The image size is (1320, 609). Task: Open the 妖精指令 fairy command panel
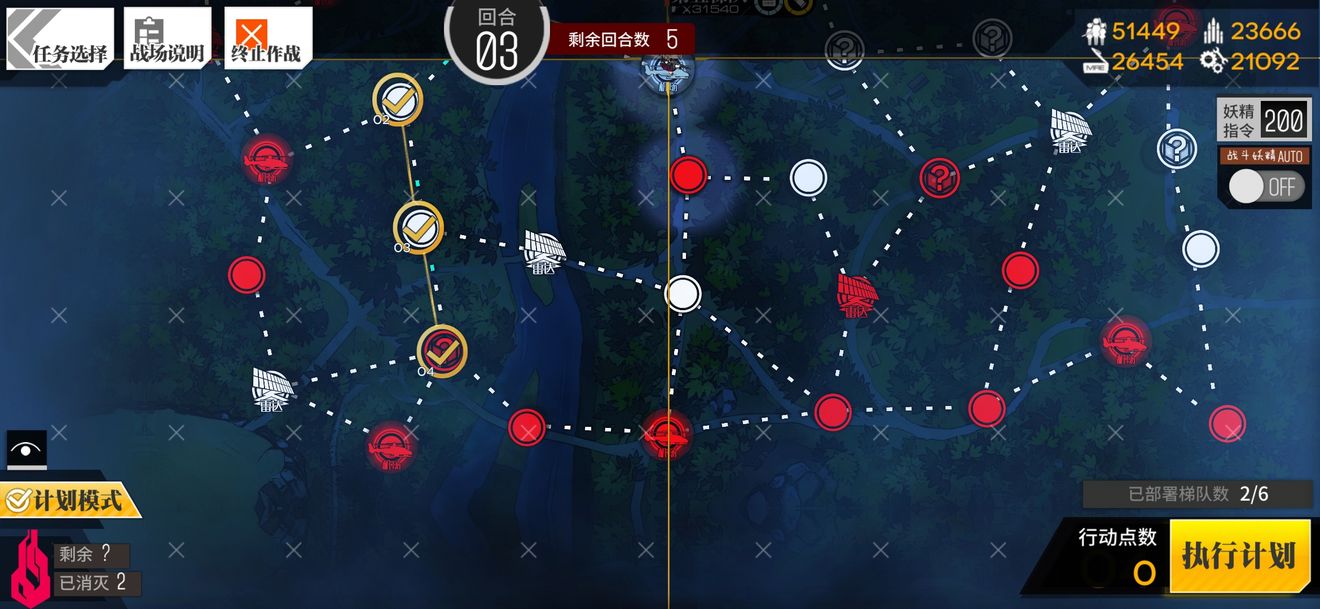tap(1262, 121)
